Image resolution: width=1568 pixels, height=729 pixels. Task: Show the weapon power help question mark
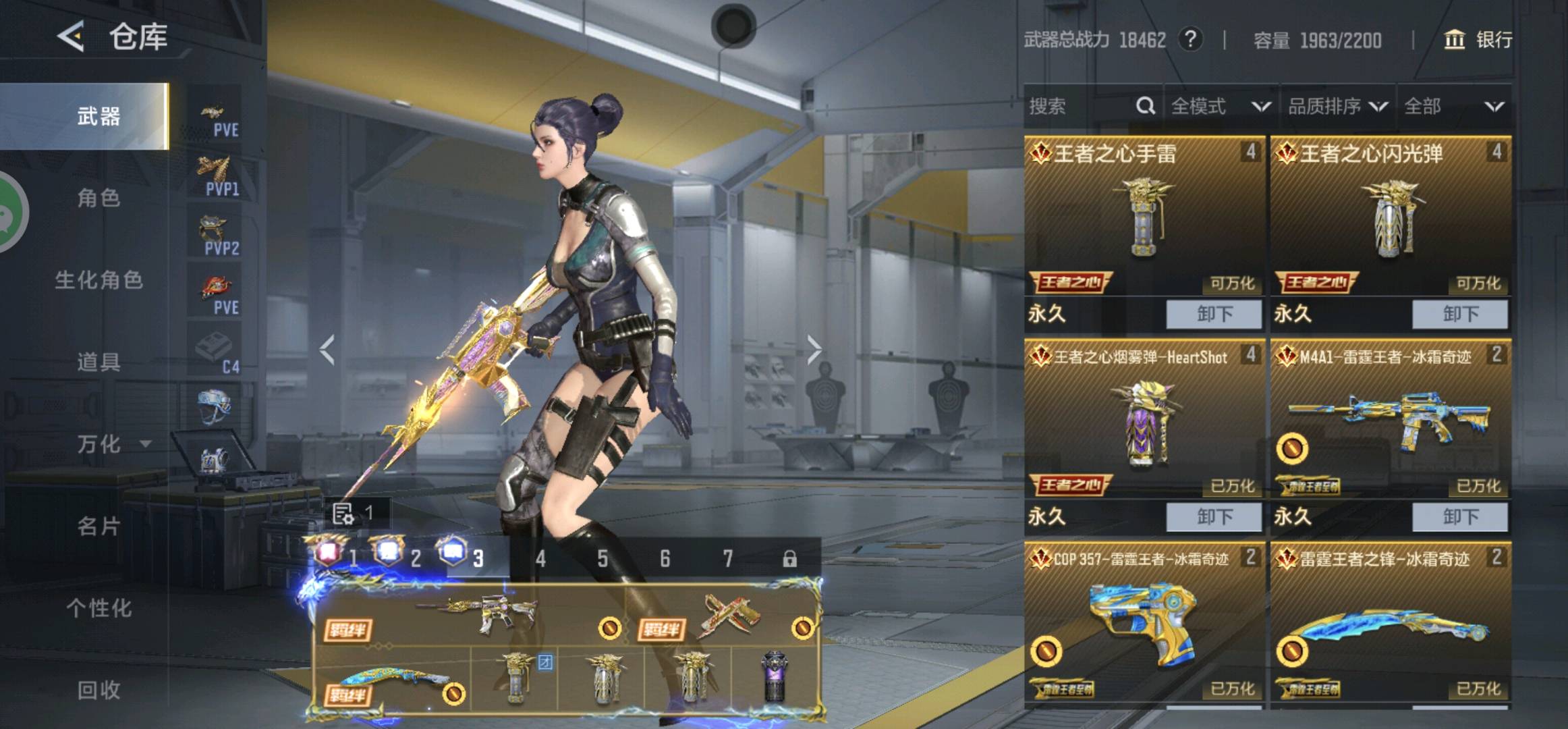(1190, 40)
